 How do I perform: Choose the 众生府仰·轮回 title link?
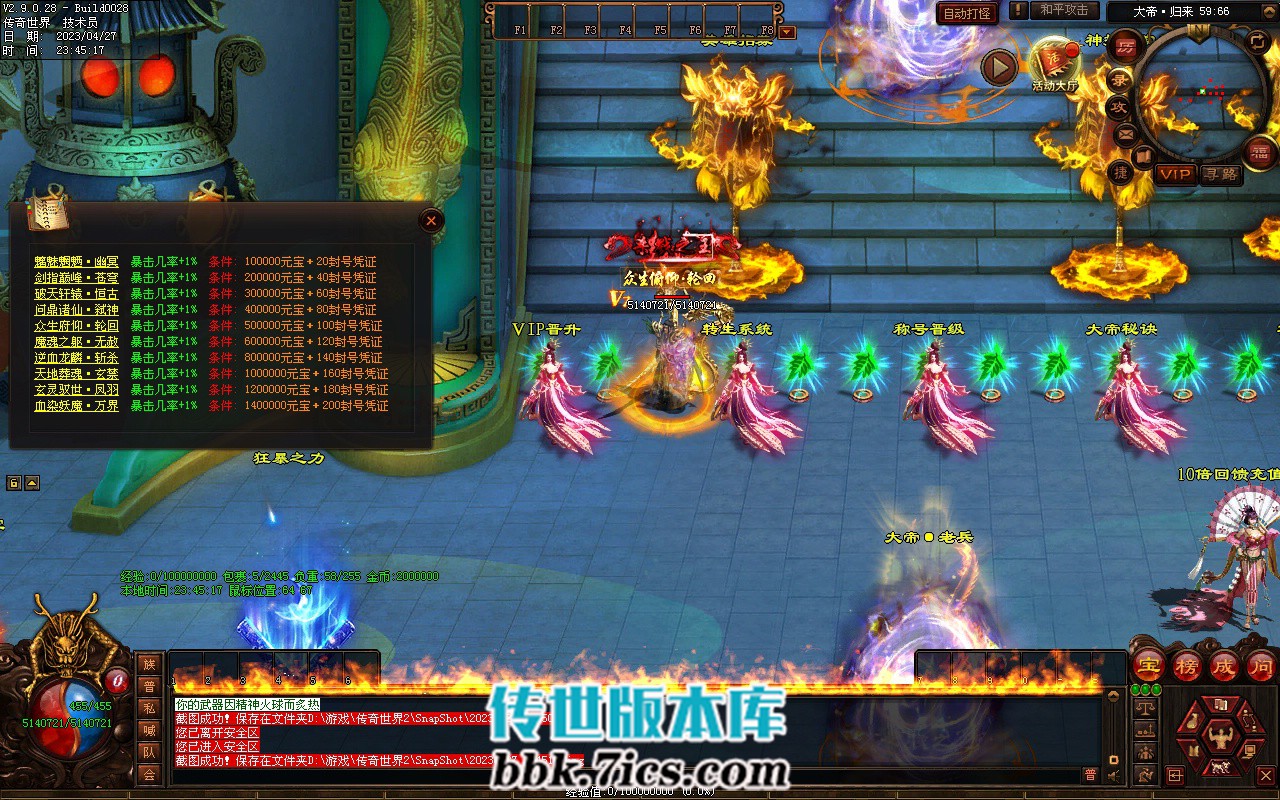77,326
